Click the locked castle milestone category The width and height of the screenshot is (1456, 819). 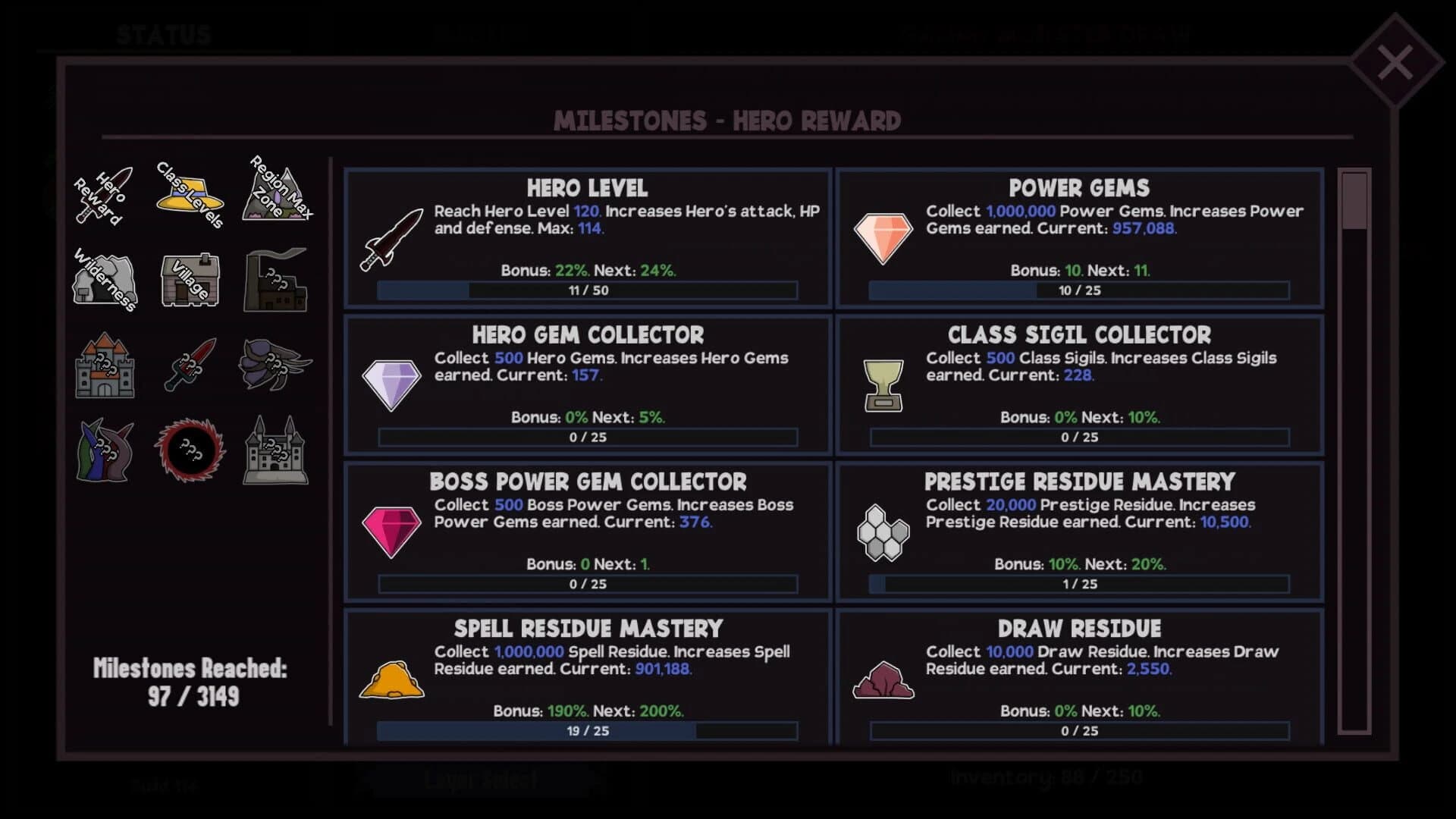(x=104, y=368)
